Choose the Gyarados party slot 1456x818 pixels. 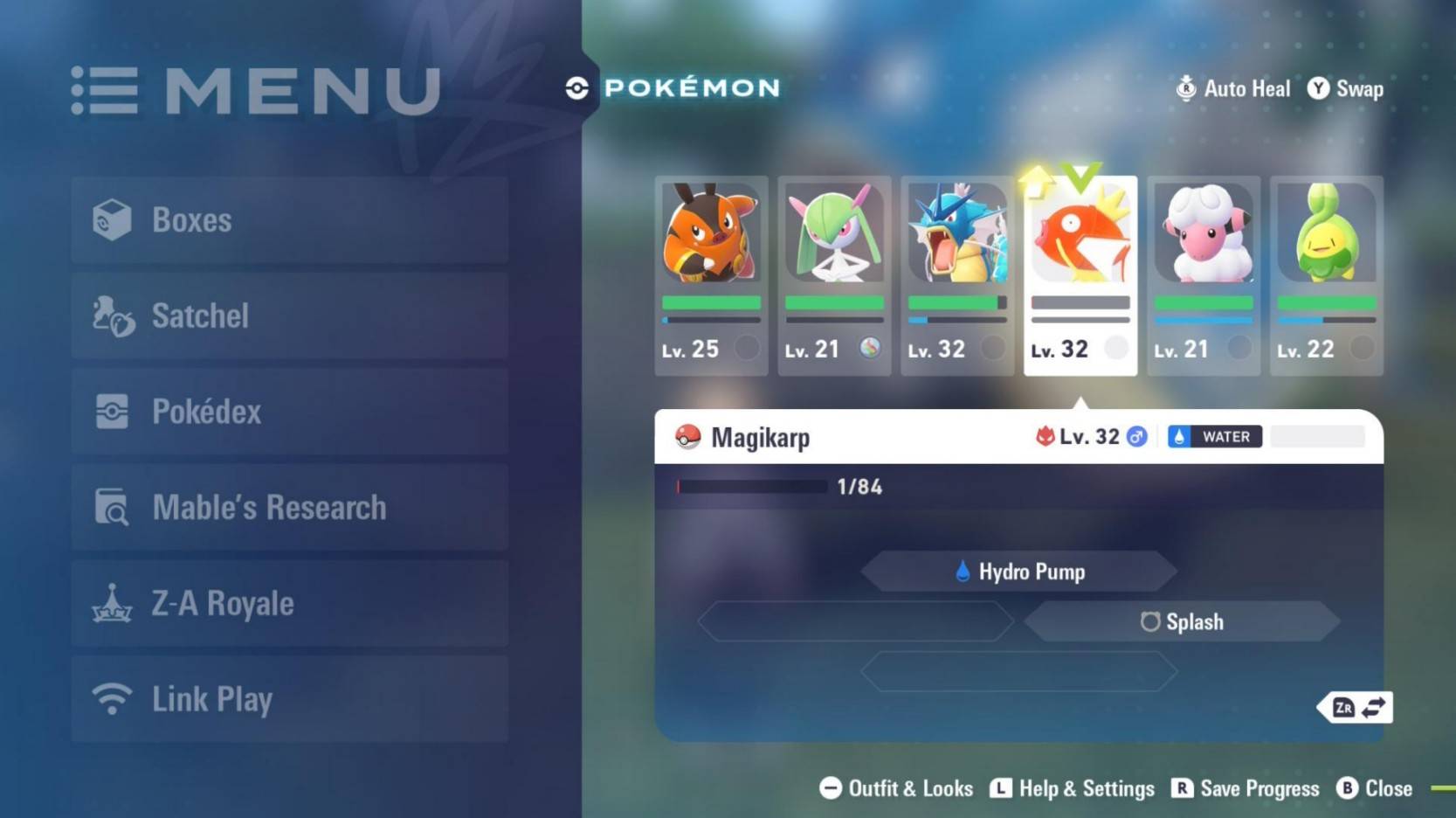coord(957,274)
